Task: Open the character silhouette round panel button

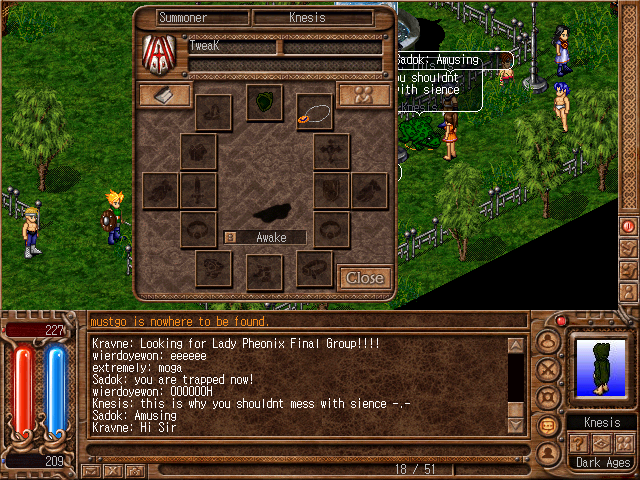Action: coord(547,342)
